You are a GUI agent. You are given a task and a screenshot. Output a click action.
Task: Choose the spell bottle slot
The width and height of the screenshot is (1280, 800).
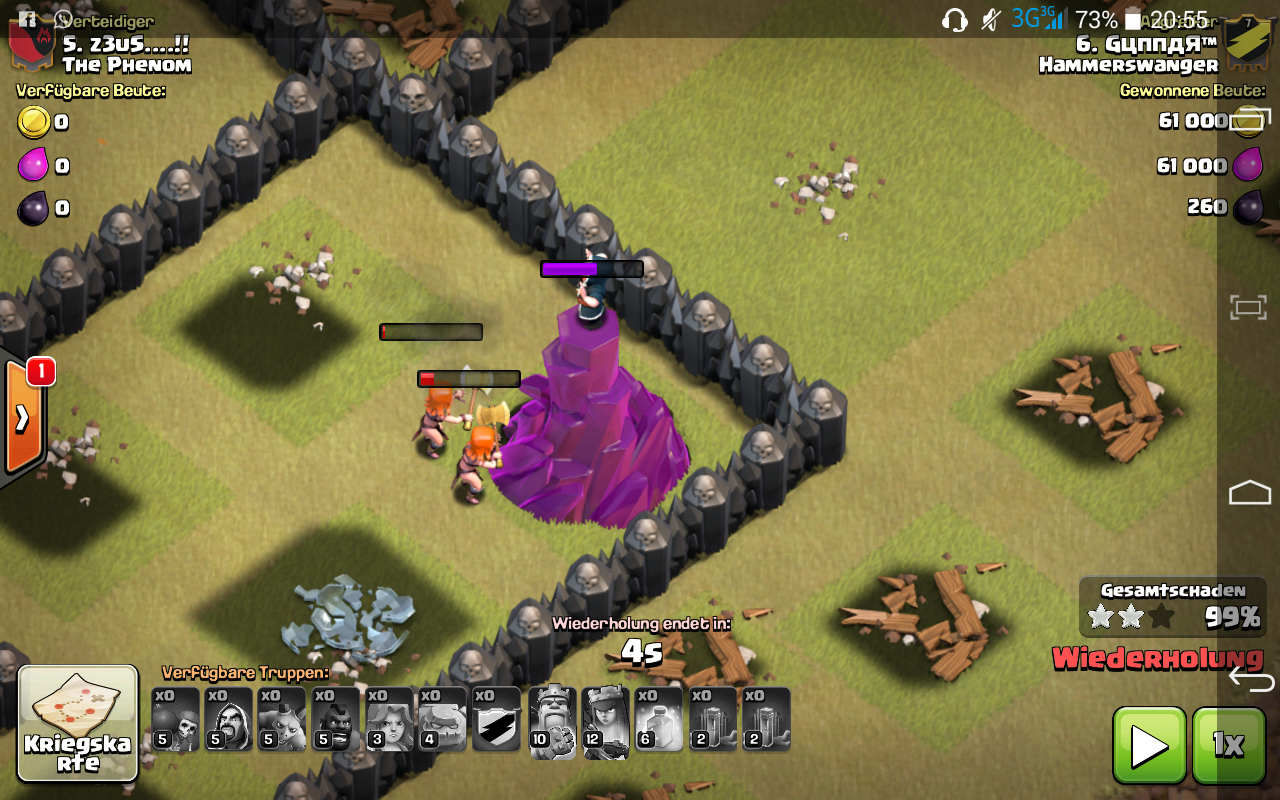(x=659, y=719)
